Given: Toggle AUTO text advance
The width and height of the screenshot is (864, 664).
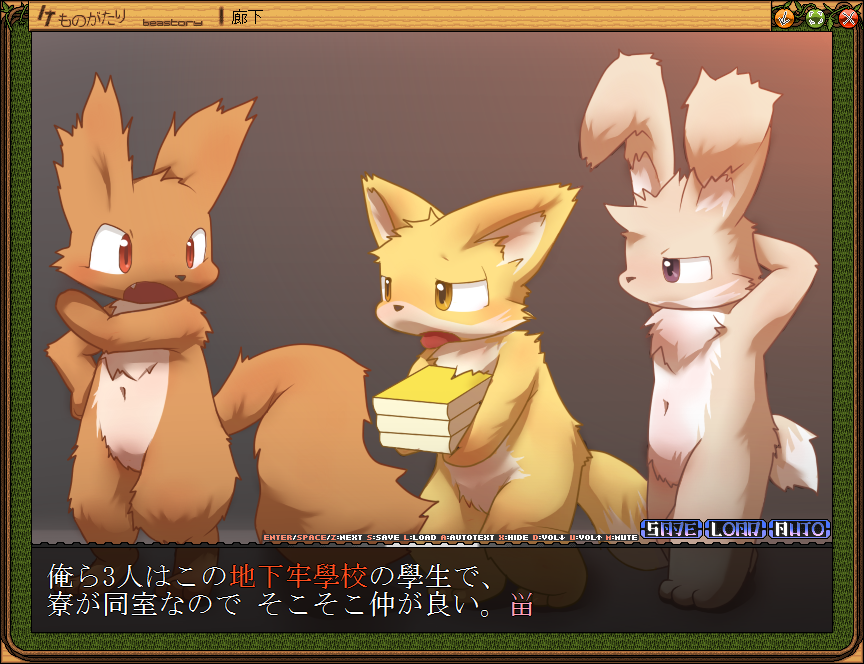Looking at the screenshot, I should [x=800, y=529].
